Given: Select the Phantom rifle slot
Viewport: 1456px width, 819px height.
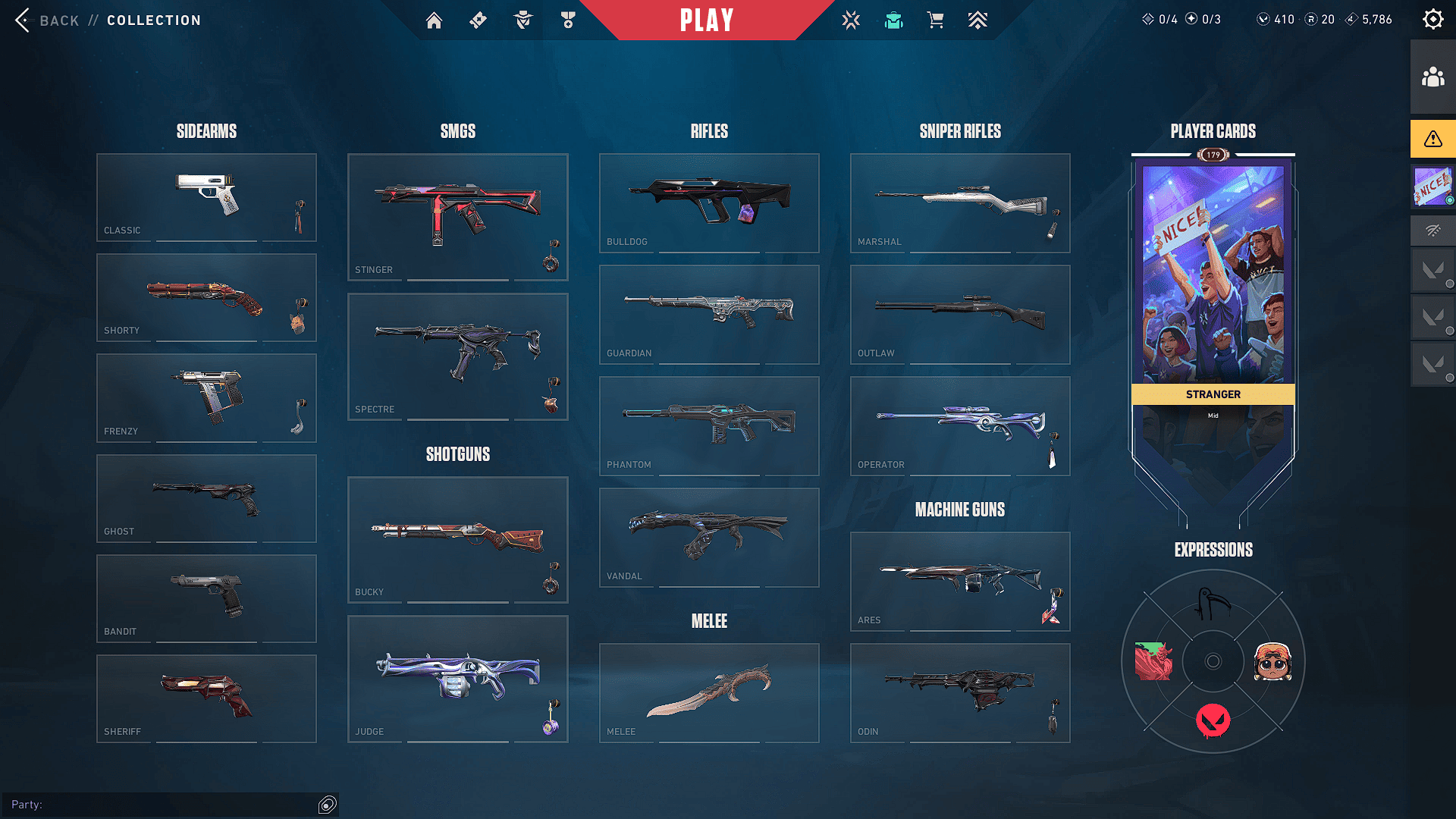Looking at the screenshot, I should pyautogui.click(x=709, y=425).
